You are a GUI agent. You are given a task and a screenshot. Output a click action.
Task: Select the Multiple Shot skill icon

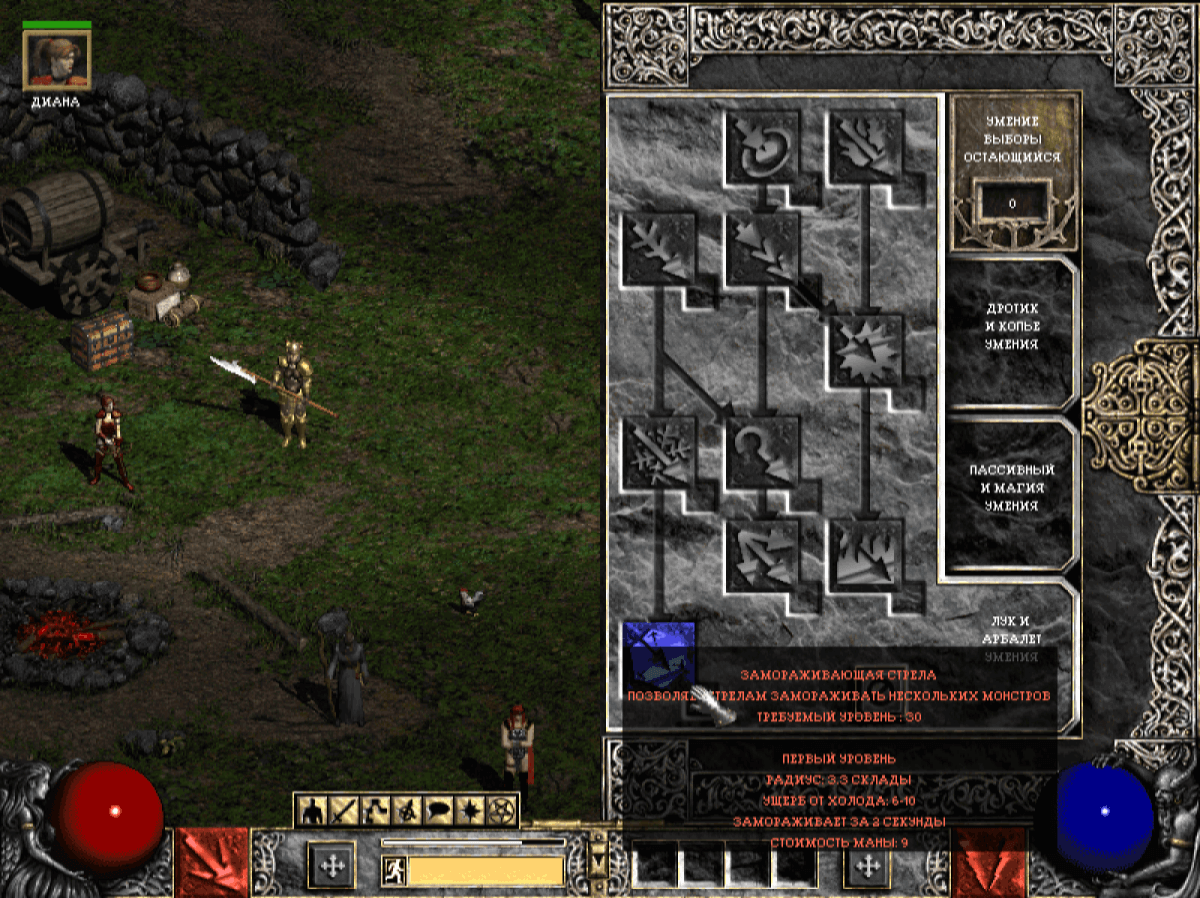(x=762, y=248)
